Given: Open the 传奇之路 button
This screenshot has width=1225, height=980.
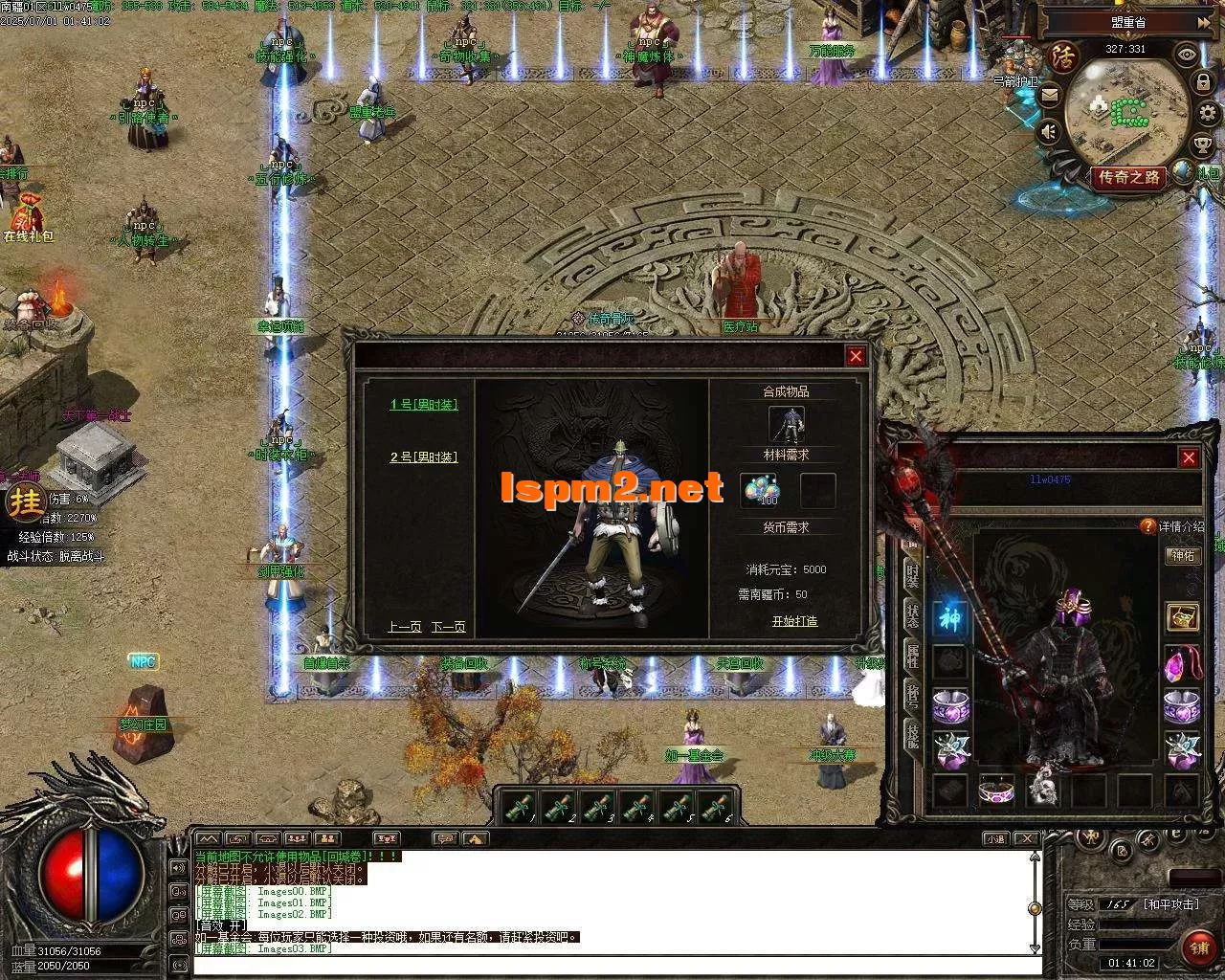Looking at the screenshot, I should coord(1129,177).
